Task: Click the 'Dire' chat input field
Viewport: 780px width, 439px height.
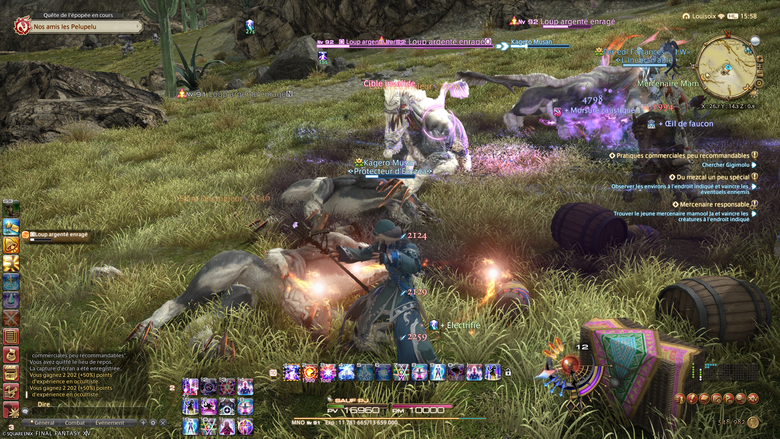Action: click(90, 405)
